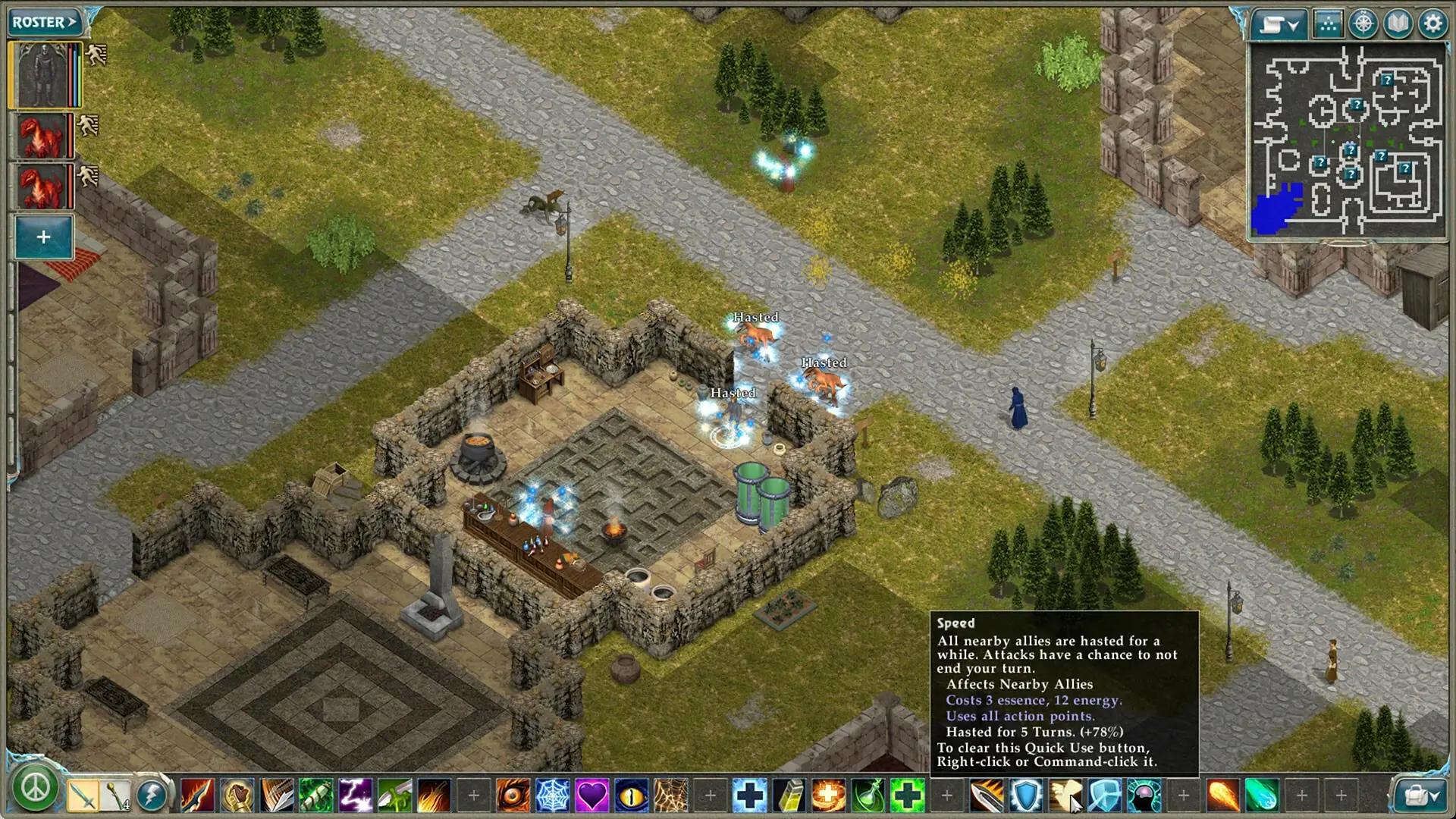The image size is (1456, 819).
Task: Use the blue spider web ability
Action: coord(552,795)
